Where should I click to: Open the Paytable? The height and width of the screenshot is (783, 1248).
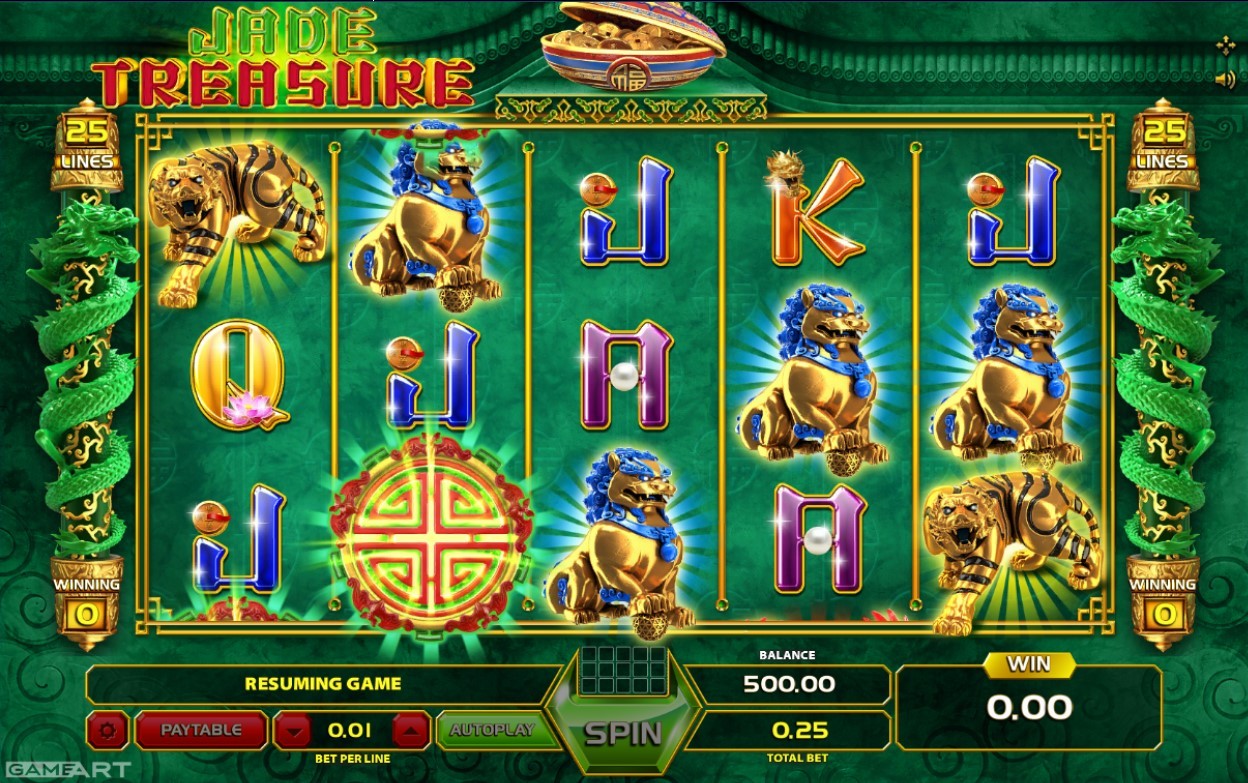coord(201,730)
